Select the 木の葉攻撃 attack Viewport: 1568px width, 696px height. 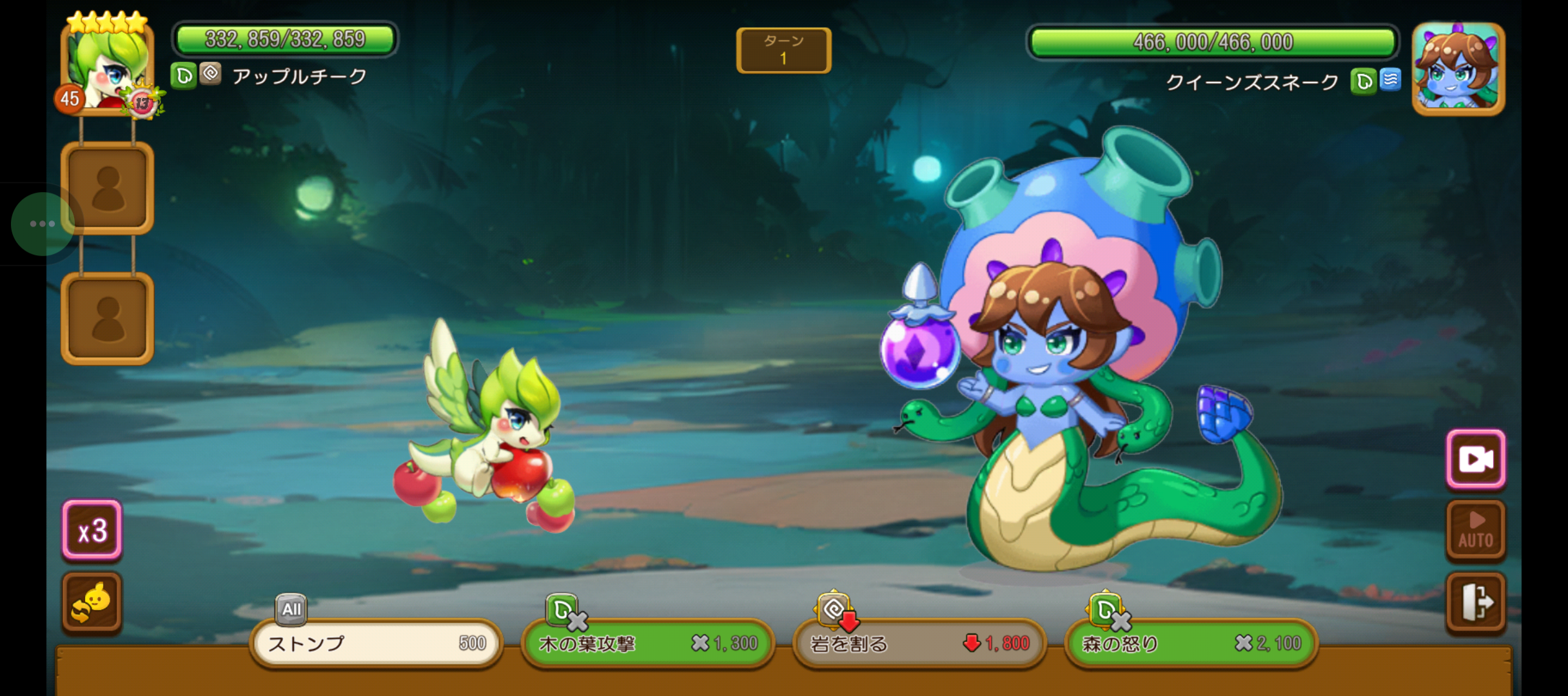(x=647, y=643)
